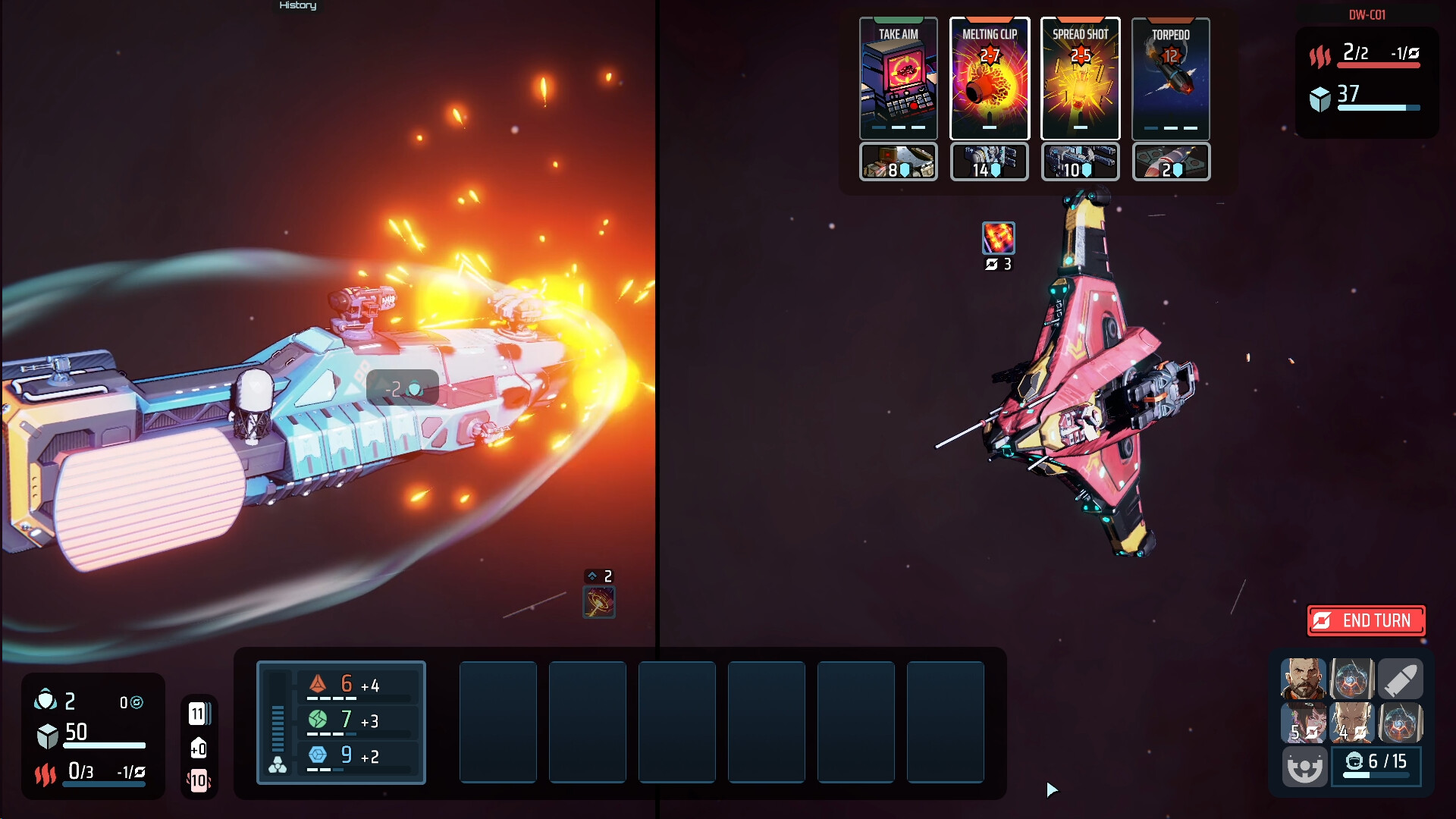The image size is (1456, 819).
Task: Target the enemy module with 8 shield
Action: [898, 162]
